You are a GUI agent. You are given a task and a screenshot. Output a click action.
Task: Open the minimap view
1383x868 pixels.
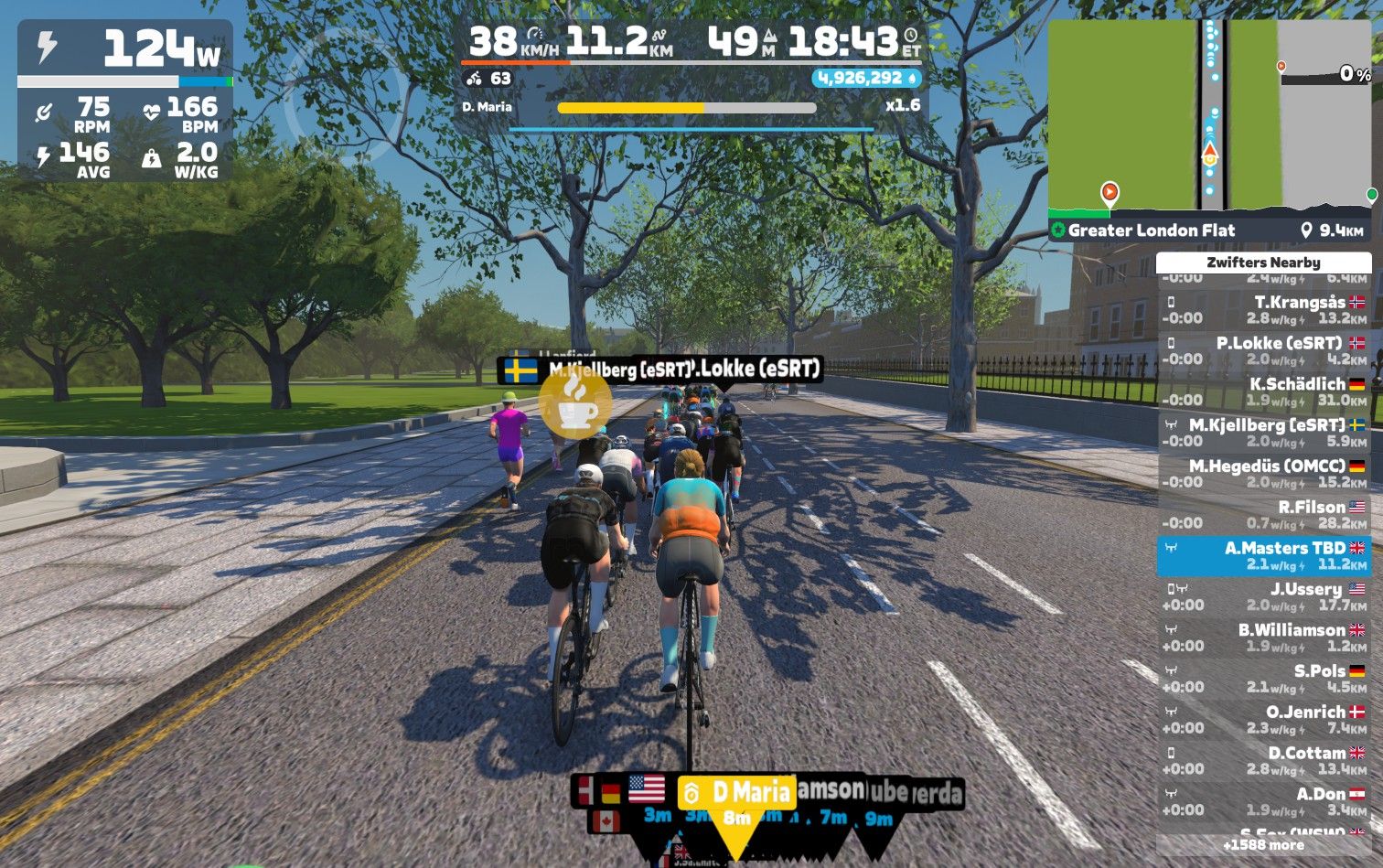(1209, 116)
